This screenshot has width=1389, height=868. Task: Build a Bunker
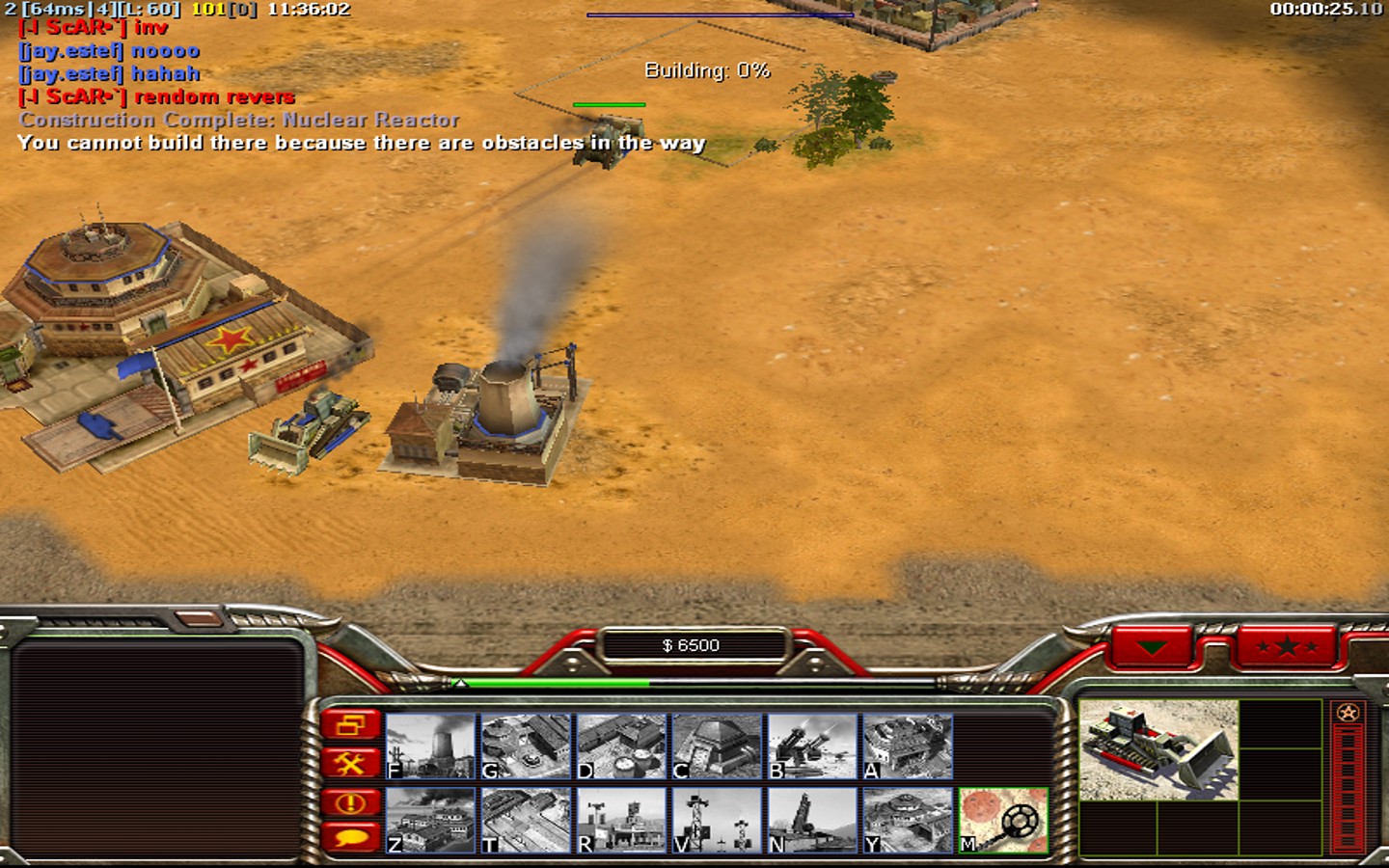(x=717, y=746)
